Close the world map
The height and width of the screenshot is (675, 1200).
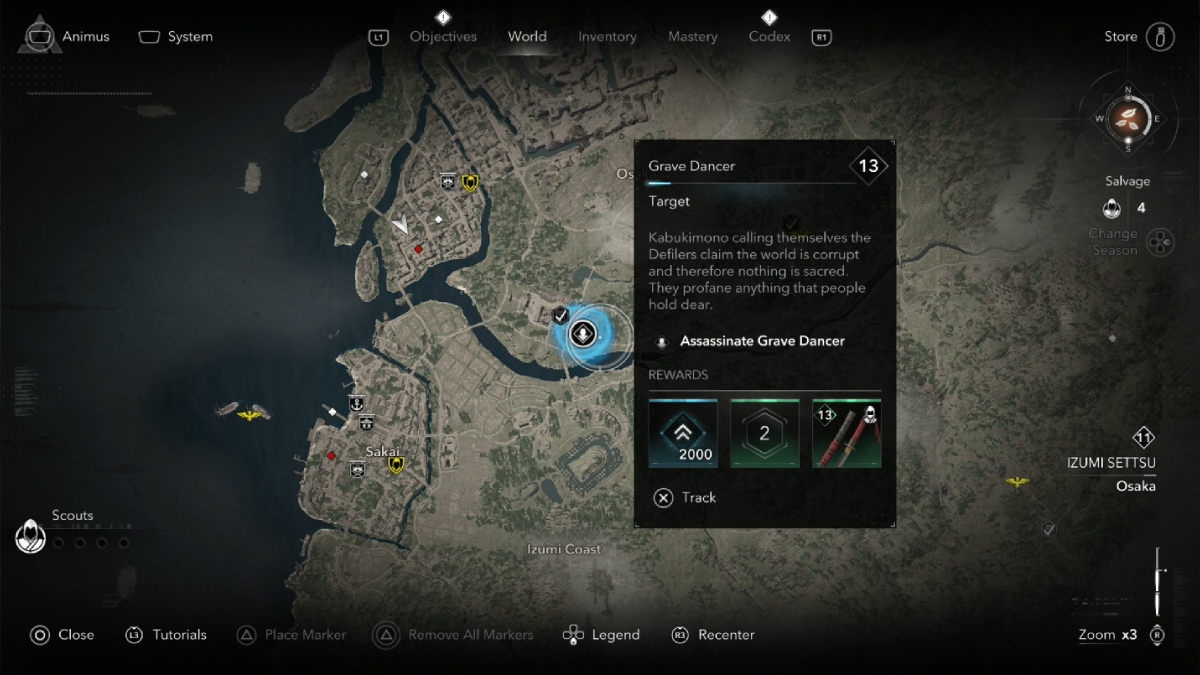pyautogui.click(x=62, y=635)
